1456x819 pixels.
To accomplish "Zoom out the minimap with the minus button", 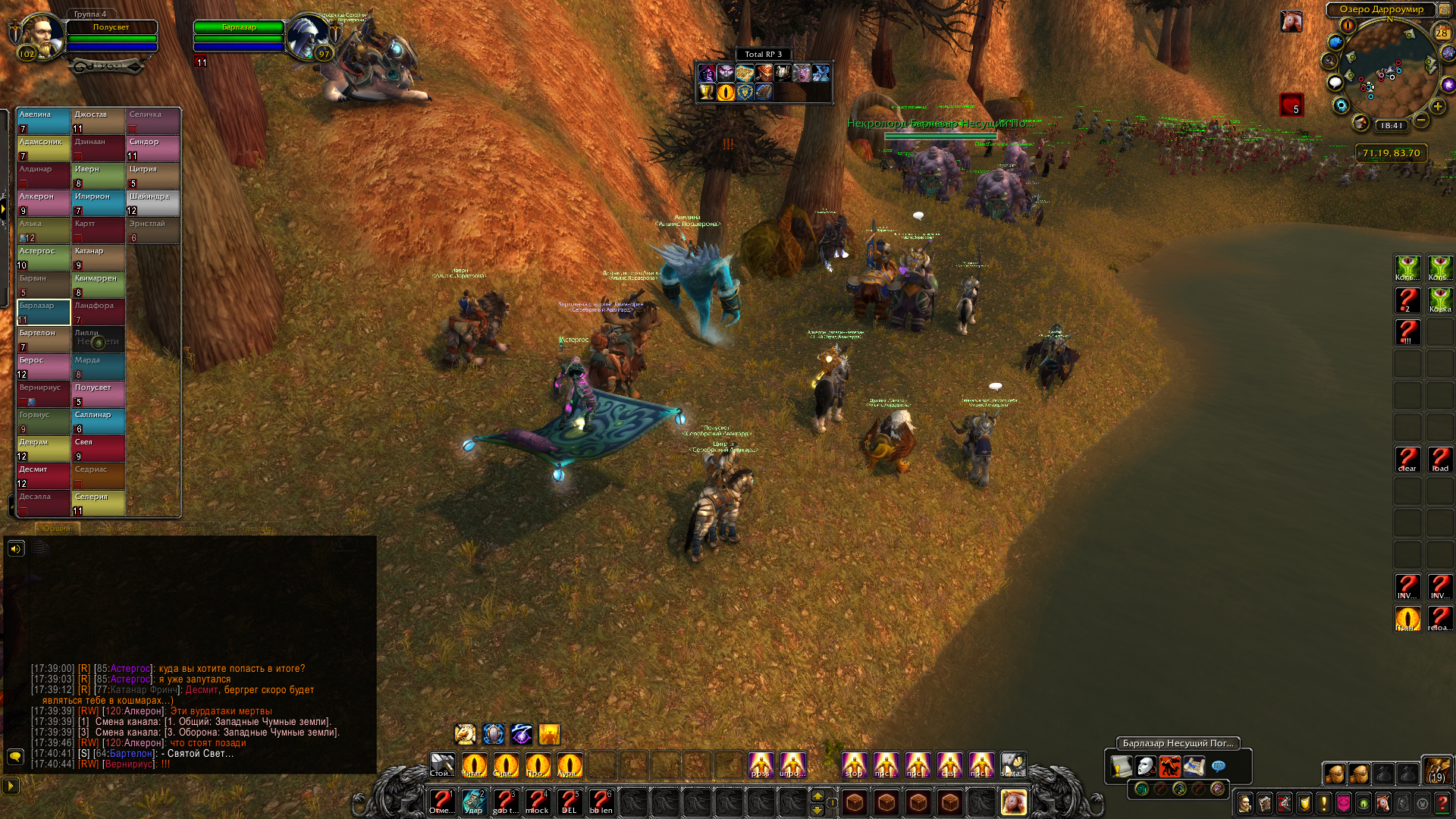I will click(1421, 121).
